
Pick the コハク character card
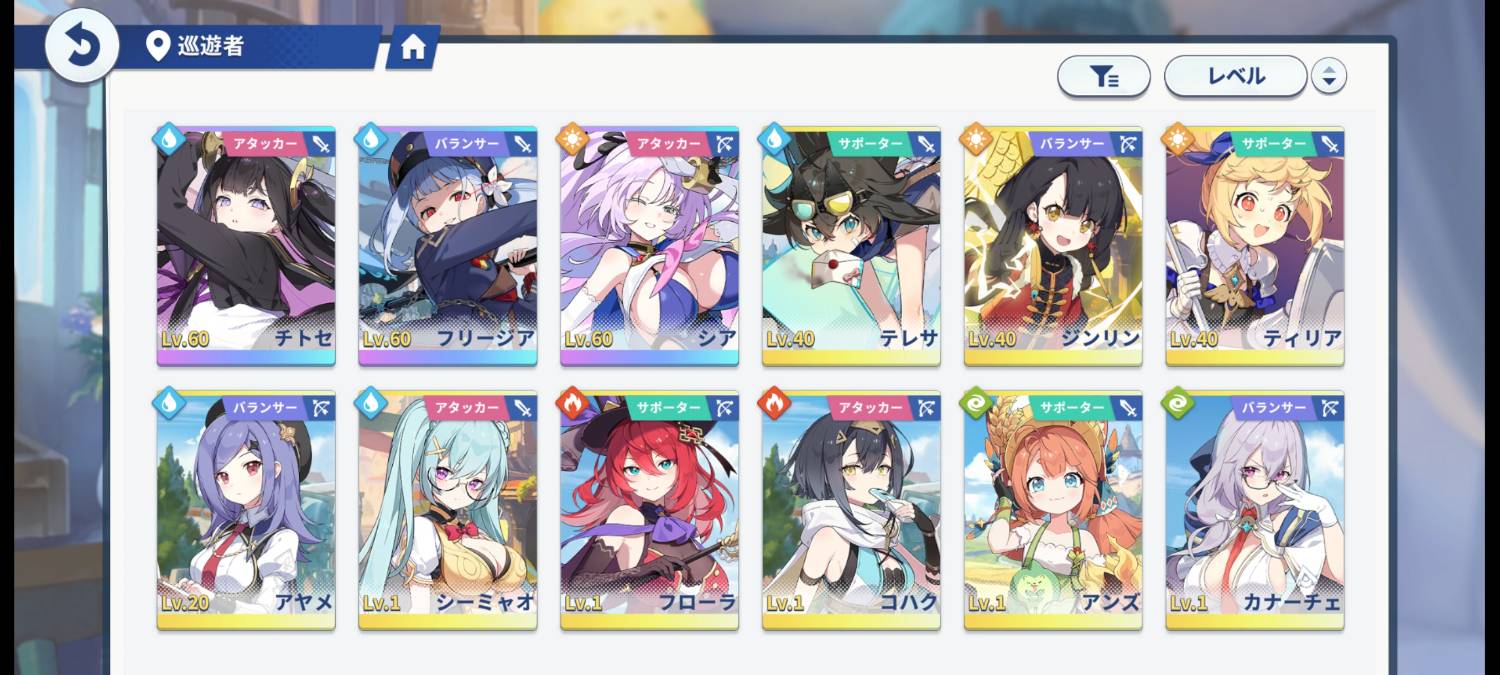(851, 510)
